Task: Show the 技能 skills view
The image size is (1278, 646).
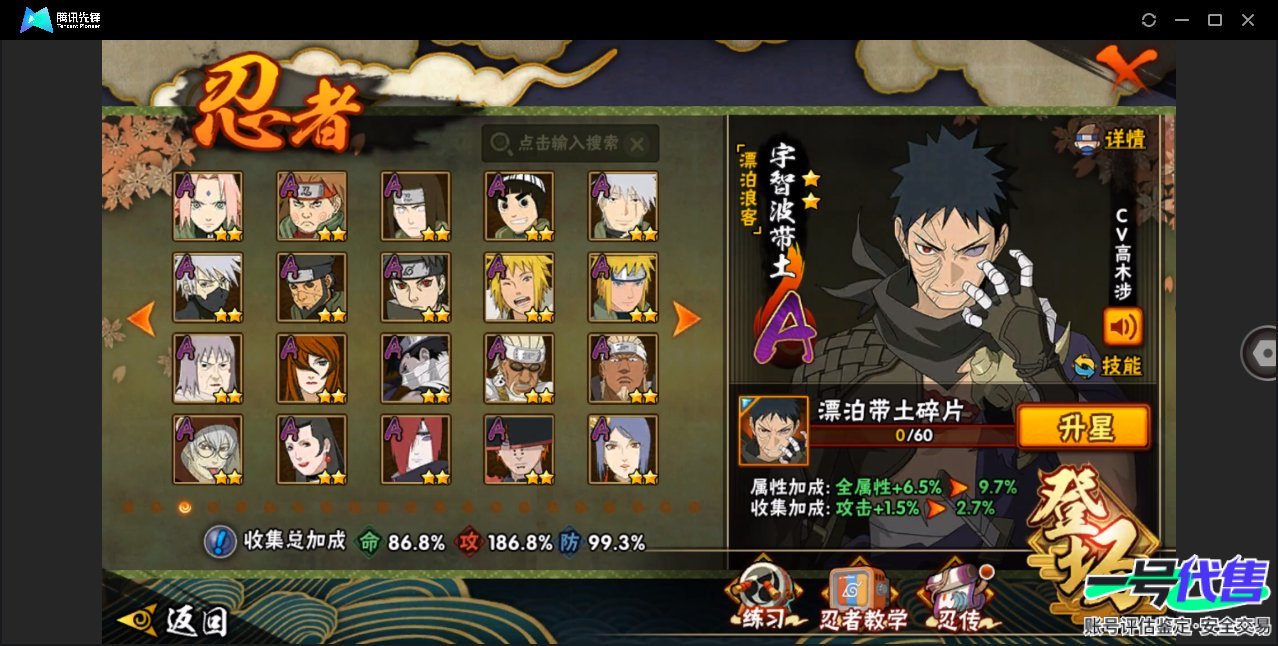Action: 1108,366
